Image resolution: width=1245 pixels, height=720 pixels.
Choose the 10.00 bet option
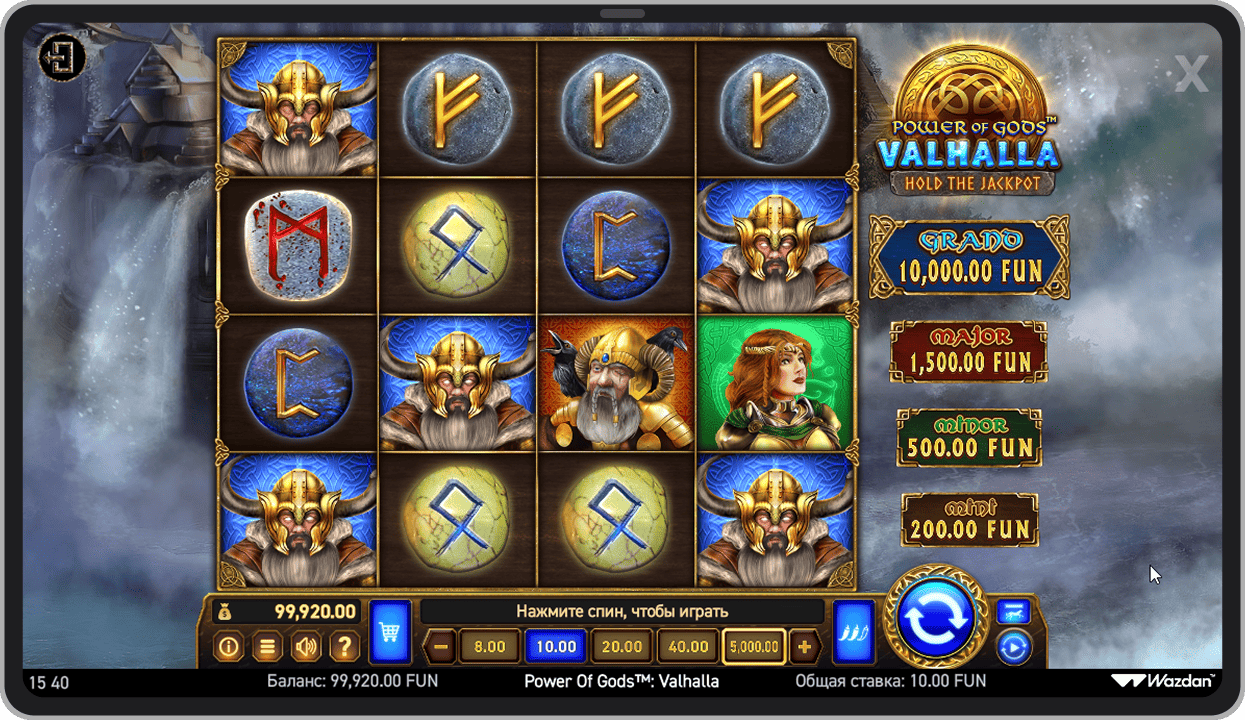coord(555,647)
